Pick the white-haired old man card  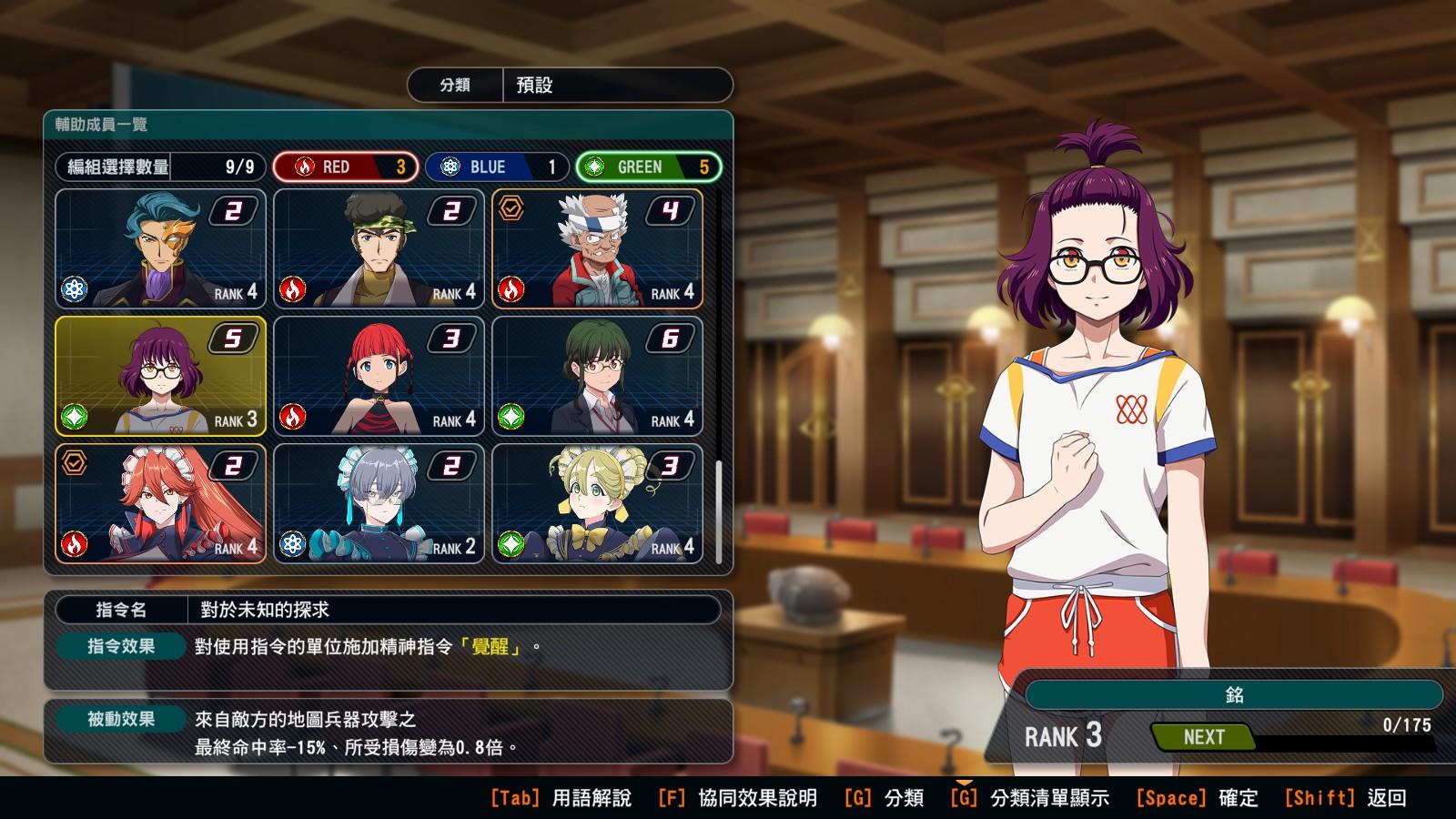[x=598, y=248]
